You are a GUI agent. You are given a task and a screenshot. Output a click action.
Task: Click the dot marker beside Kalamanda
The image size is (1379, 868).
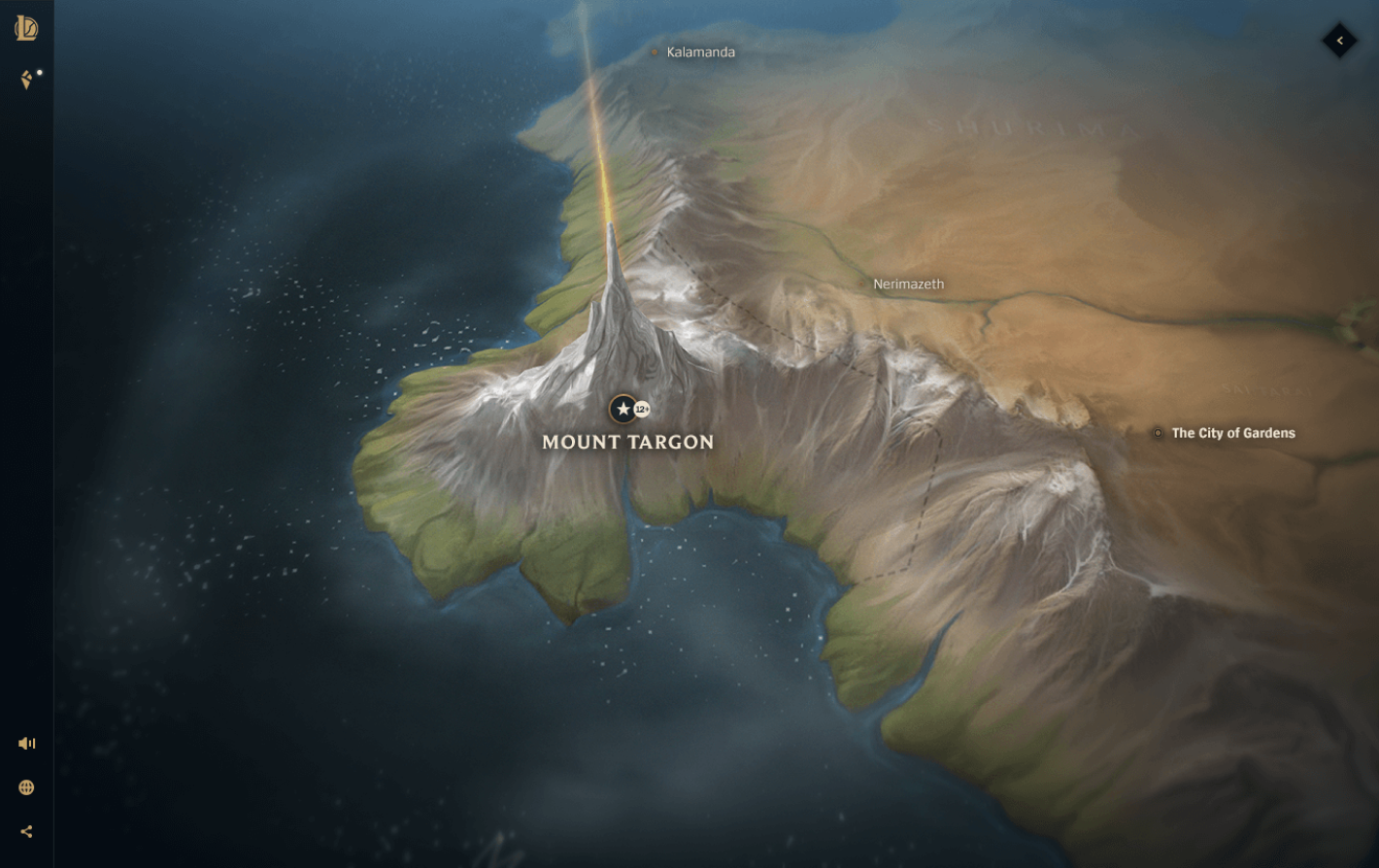(655, 53)
